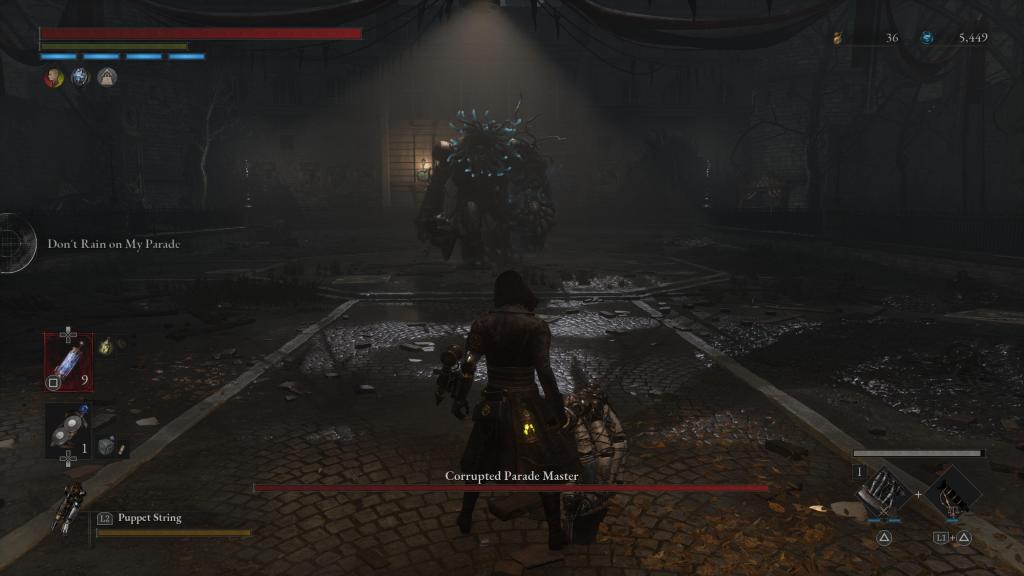This screenshot has width=1024, height=576.
Task: Choose the blade Fable Art diamond icon
Action: [884, 491]
